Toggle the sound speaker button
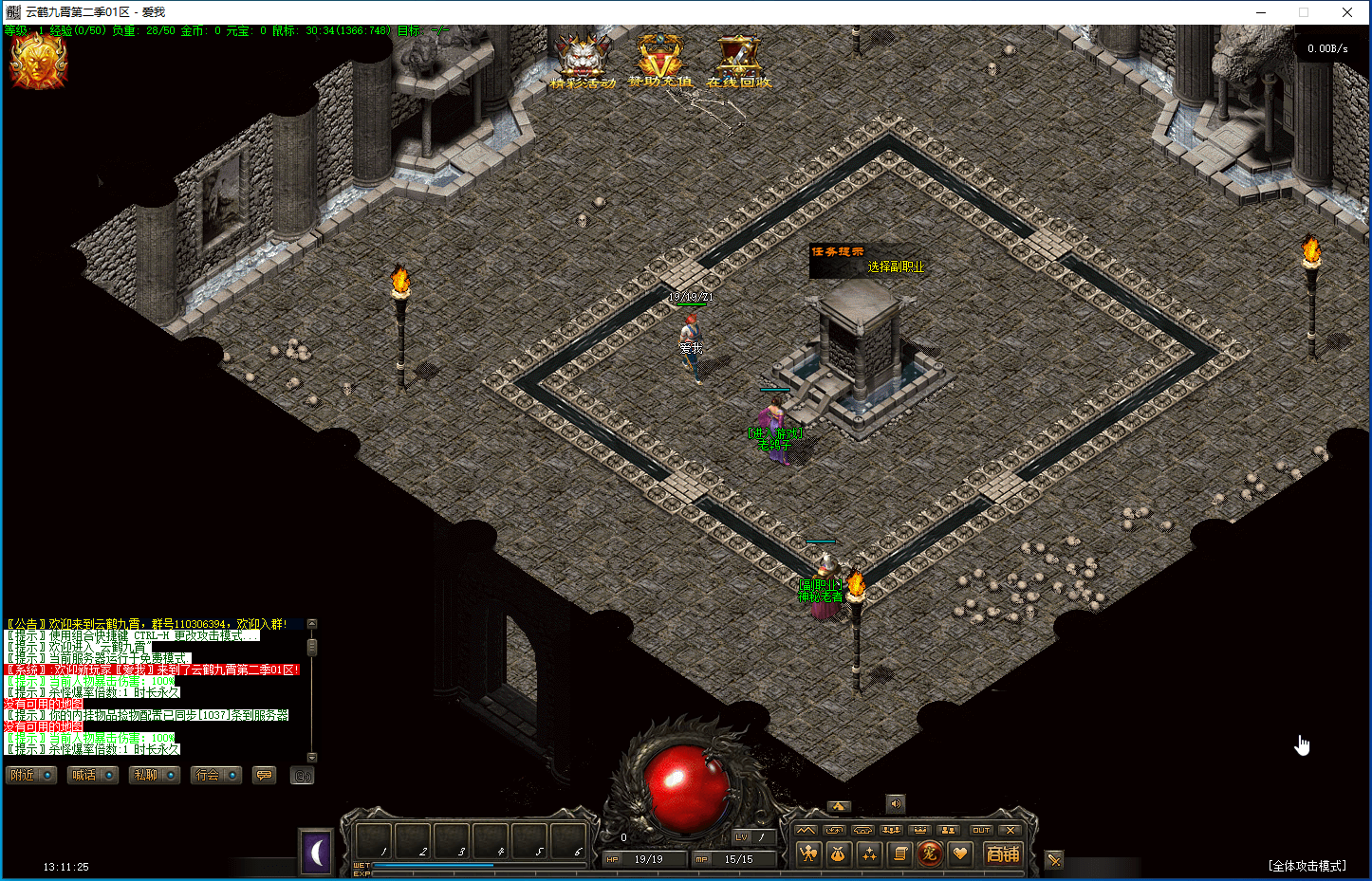The width and height of the screenshot is (1372, 881). [x=896, y=804]
